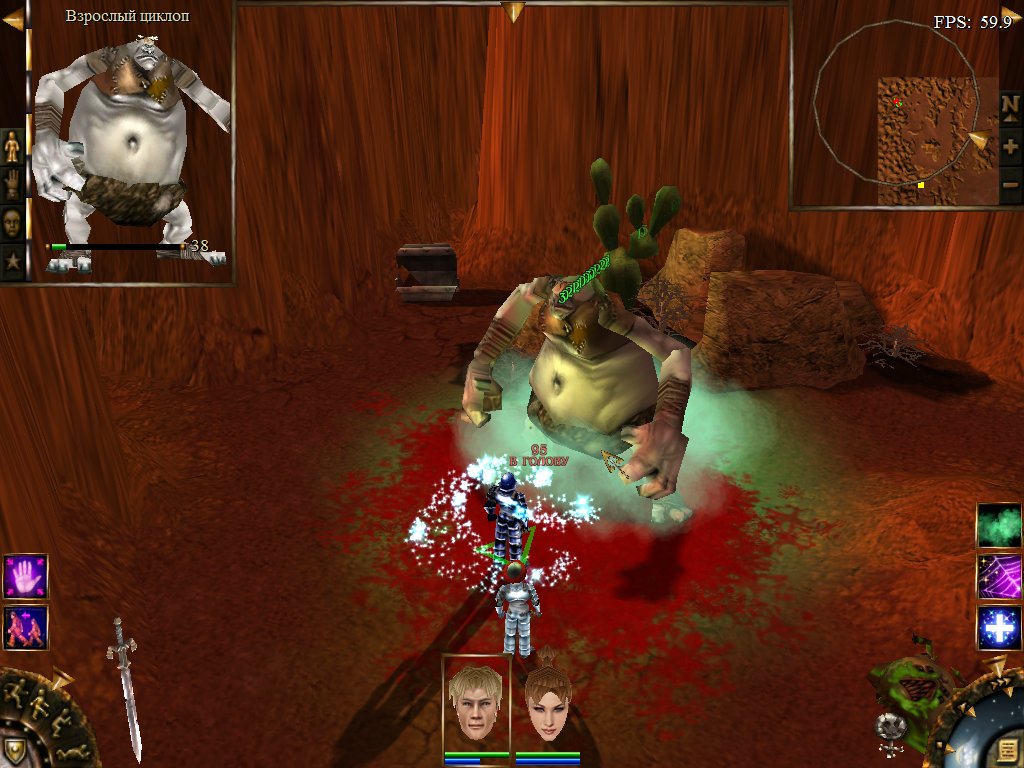Choose the running stance figure
Image resolution: width=1024 pixels, height=768 pixels.
coord(17,690)
